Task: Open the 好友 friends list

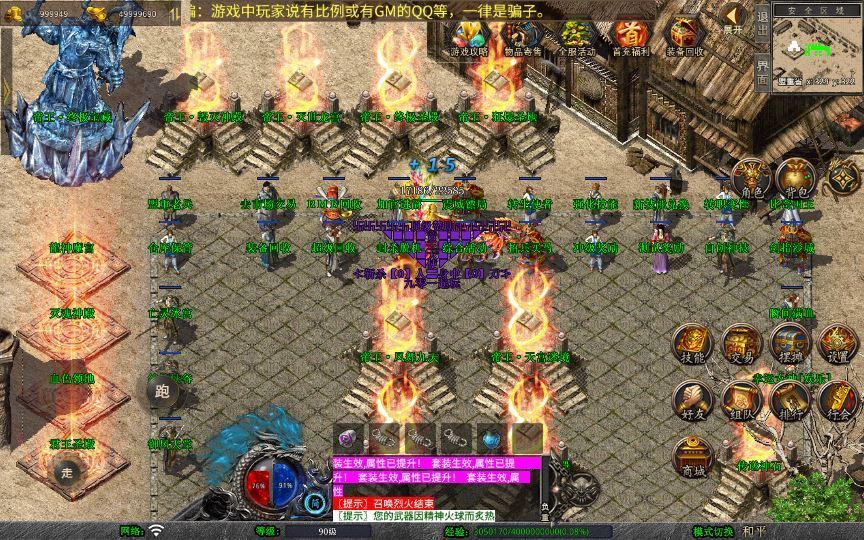Action: 693,400
